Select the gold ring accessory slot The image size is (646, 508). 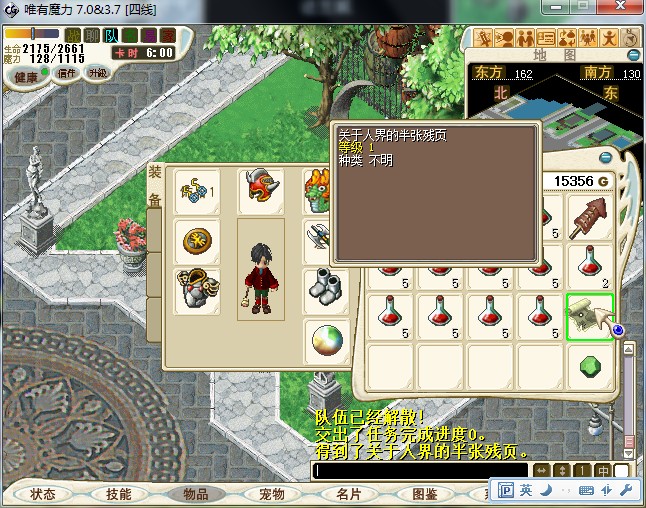pos(197,240)
